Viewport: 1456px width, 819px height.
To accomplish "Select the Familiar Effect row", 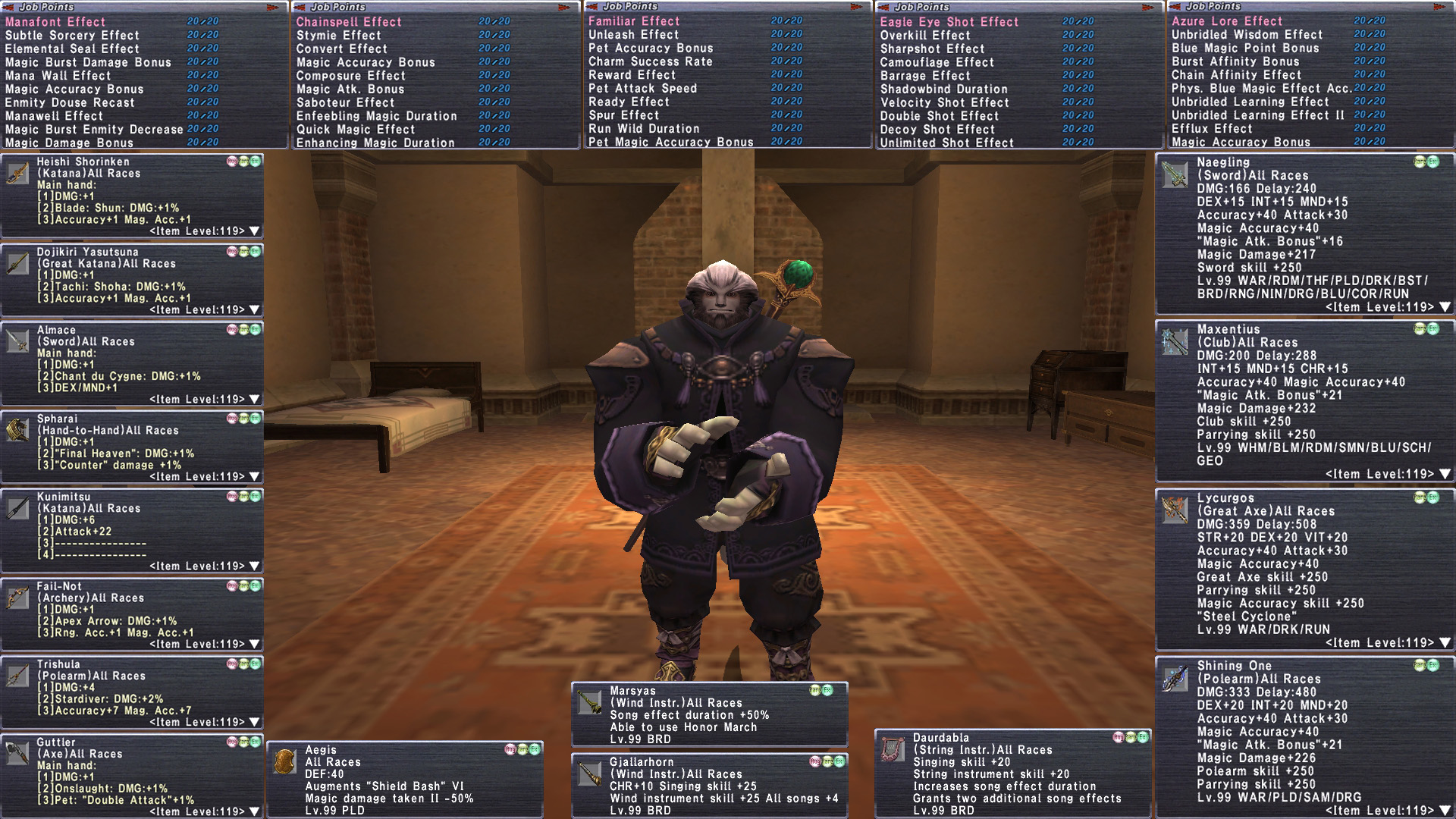I will click(633, 21).
